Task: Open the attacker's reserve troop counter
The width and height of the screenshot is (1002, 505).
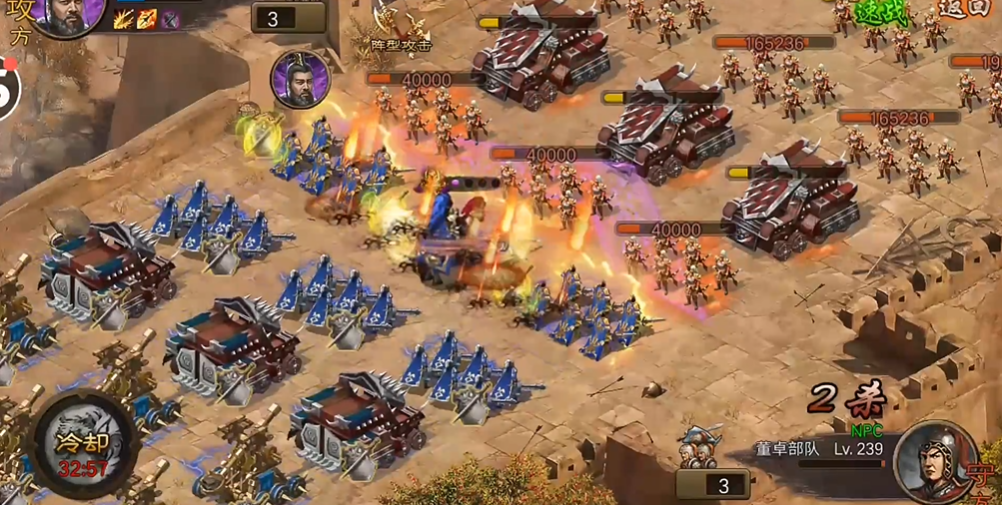Action: pyautogui.click(x=289, y=18)
